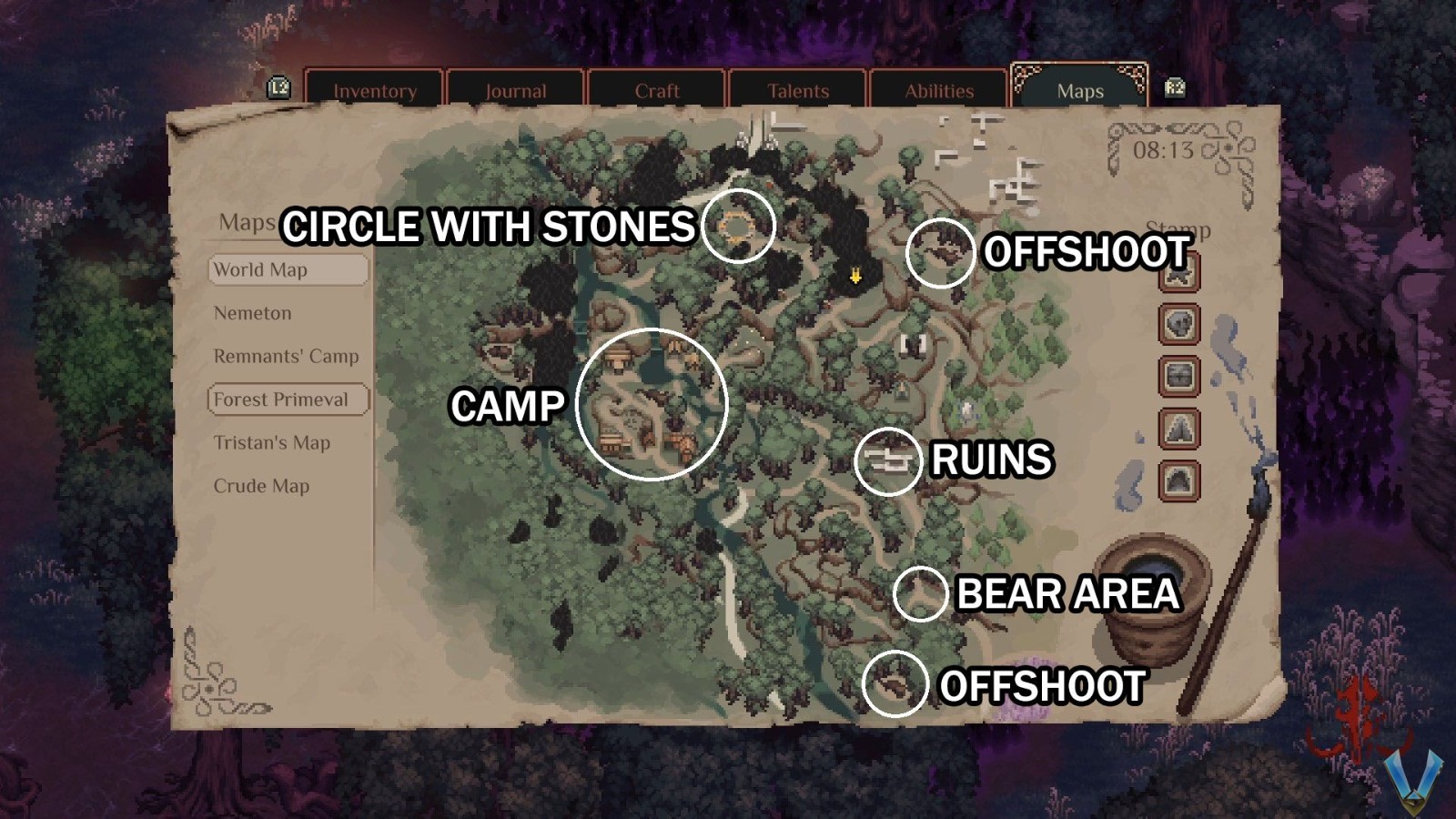Screen dimensions: 1456x819
Task: Open the Abilities tab
Action: pyautogui.click(x=937, y=90)
